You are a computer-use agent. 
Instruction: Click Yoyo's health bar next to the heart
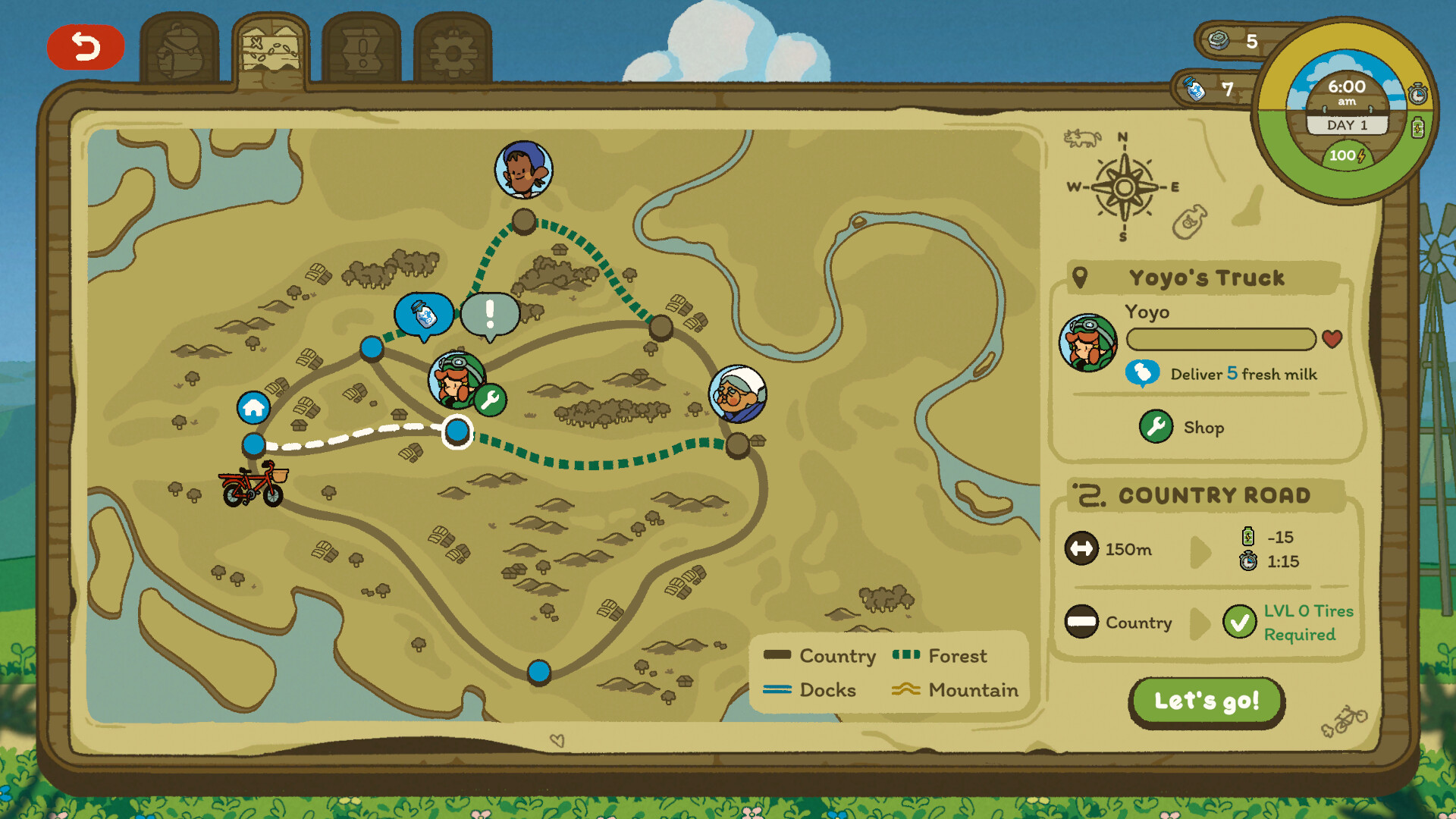[1221, 340]
